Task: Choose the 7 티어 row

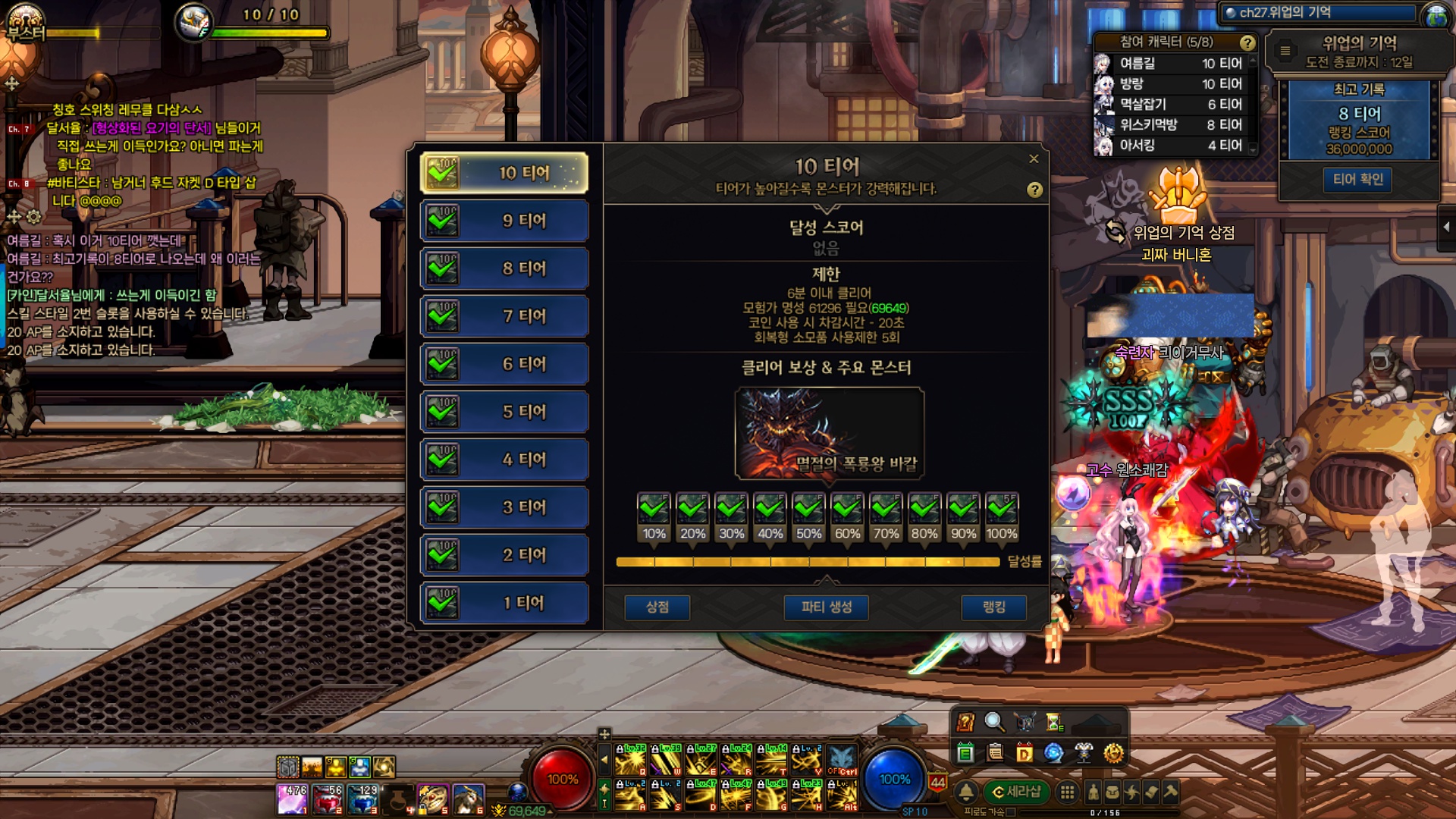Action: (504, 316)
